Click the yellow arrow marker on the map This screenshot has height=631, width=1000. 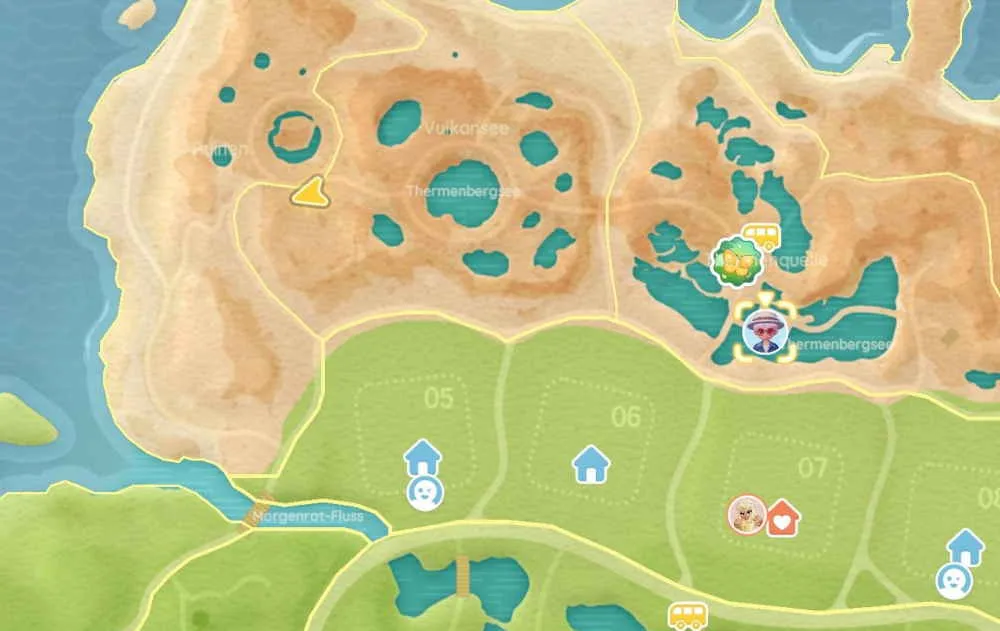312,192
